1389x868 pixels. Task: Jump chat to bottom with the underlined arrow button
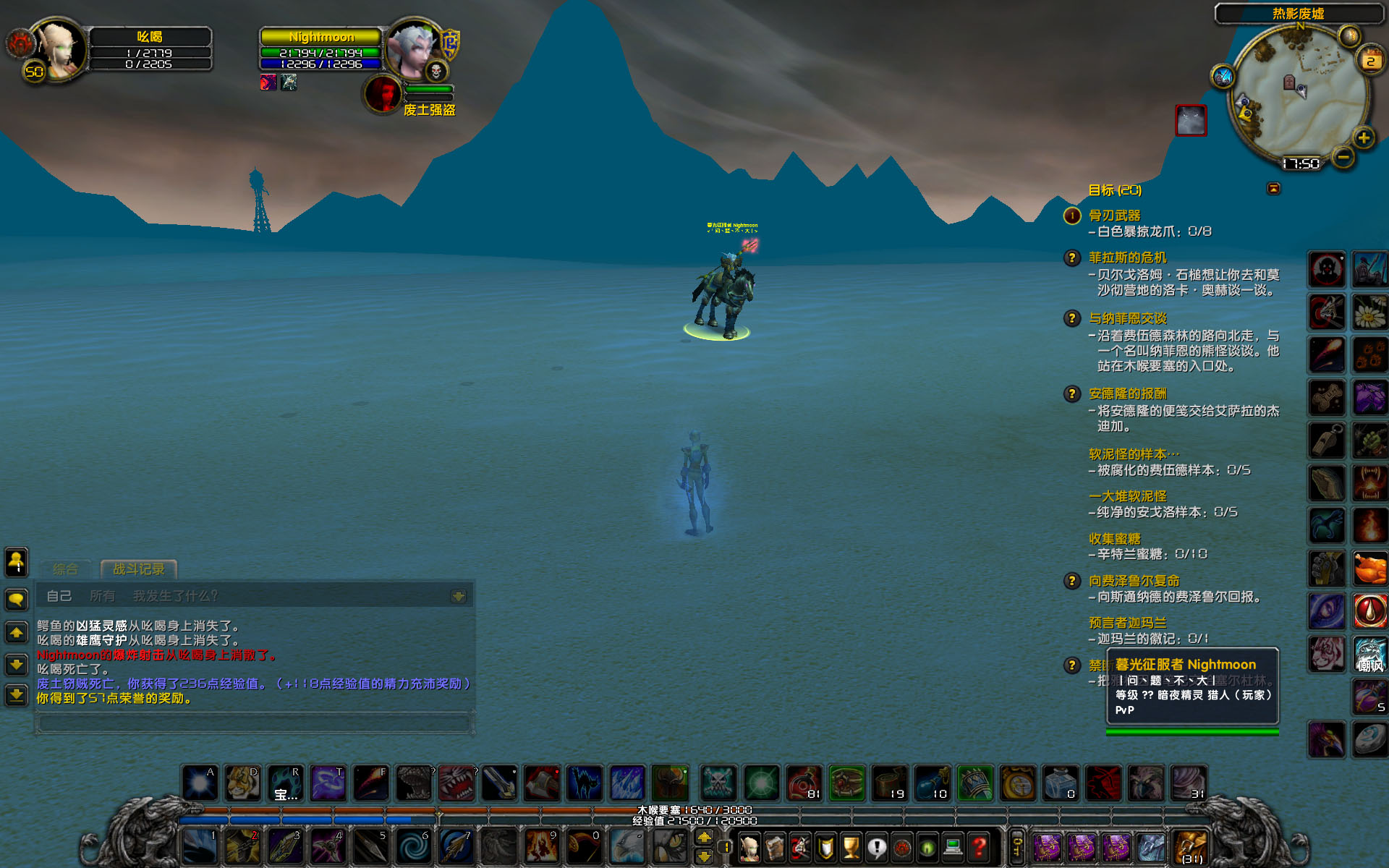17,696
